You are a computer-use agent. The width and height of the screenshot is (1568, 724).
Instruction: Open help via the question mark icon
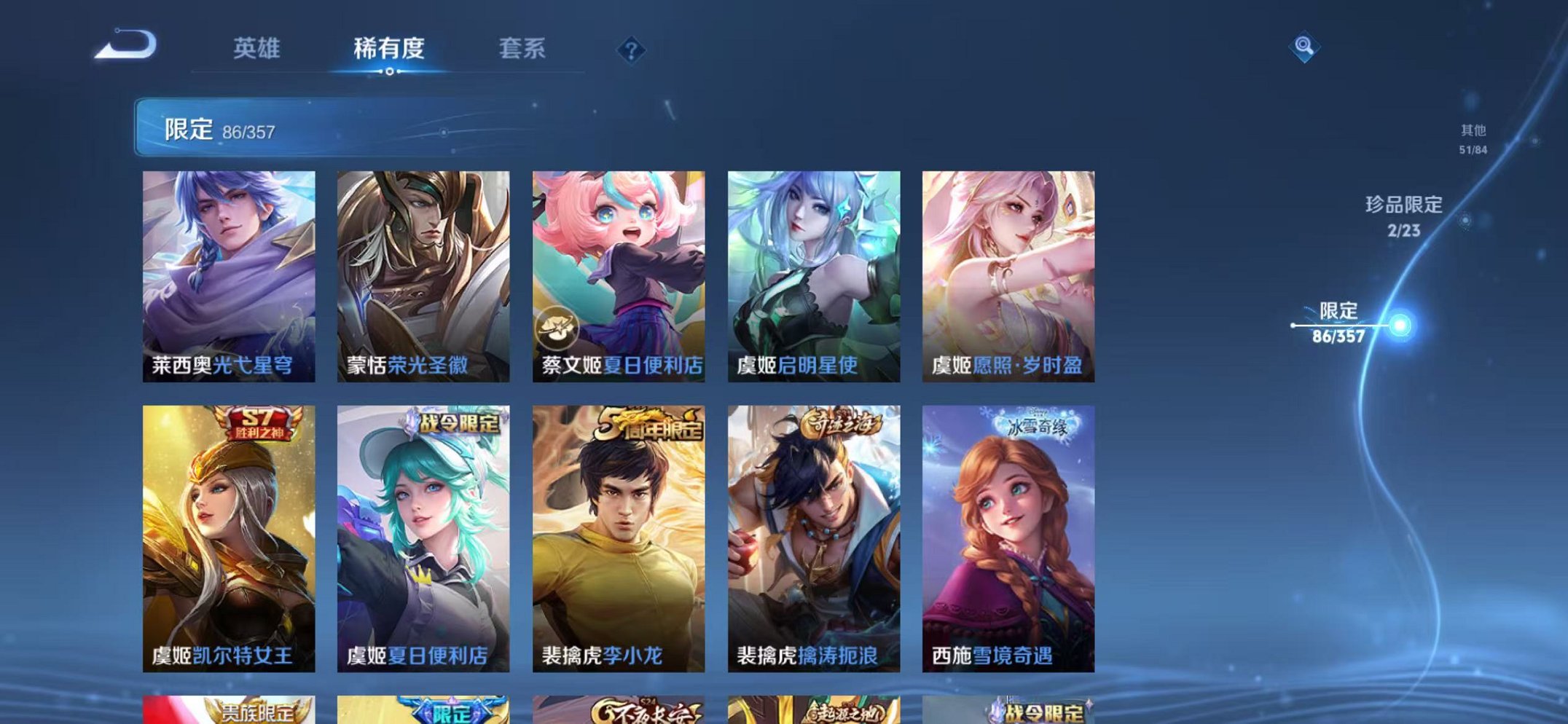coord(632,50)
